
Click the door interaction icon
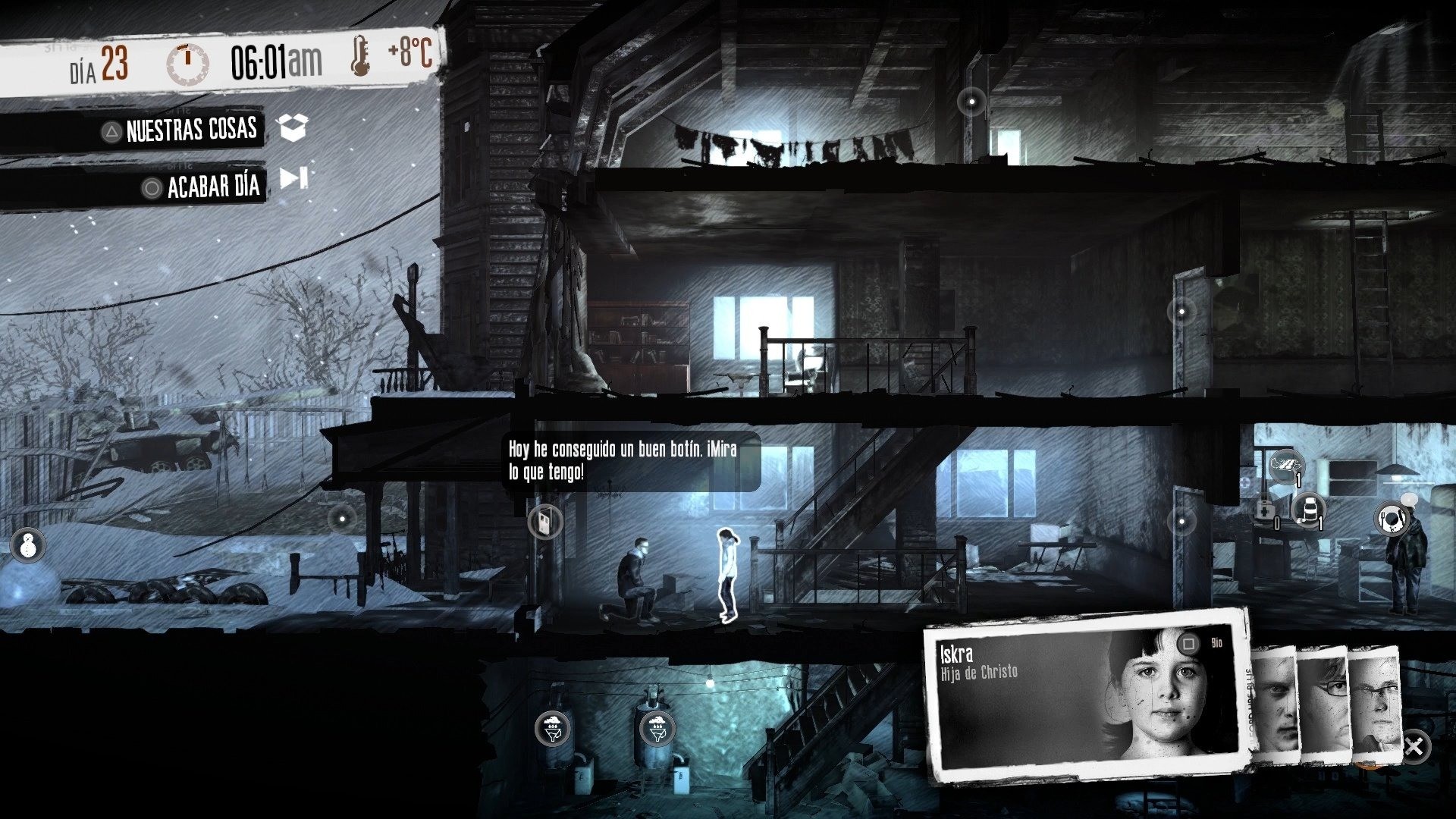(544, 521)
